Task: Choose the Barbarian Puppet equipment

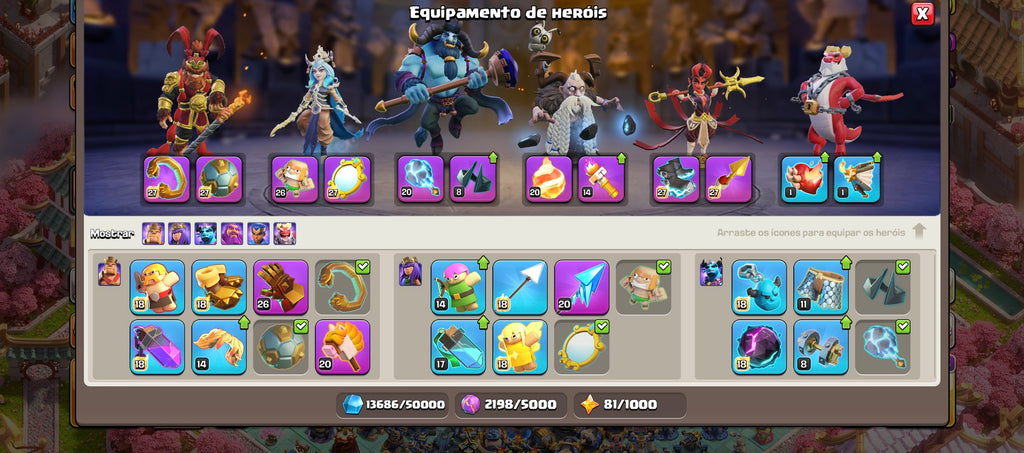Action: pyautogui.click(x=157, y=287)
